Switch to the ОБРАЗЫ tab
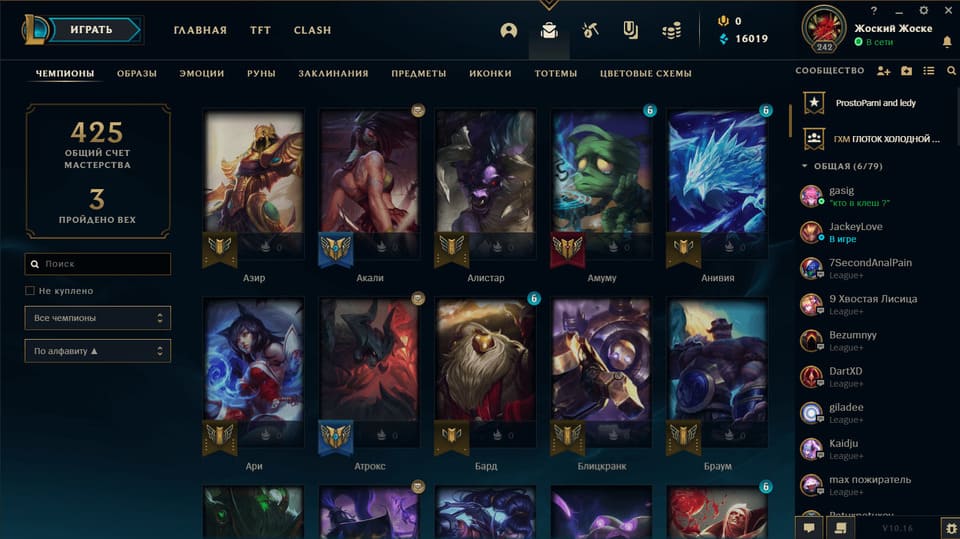Screen dimensions: 960x539 coord(136,73)
